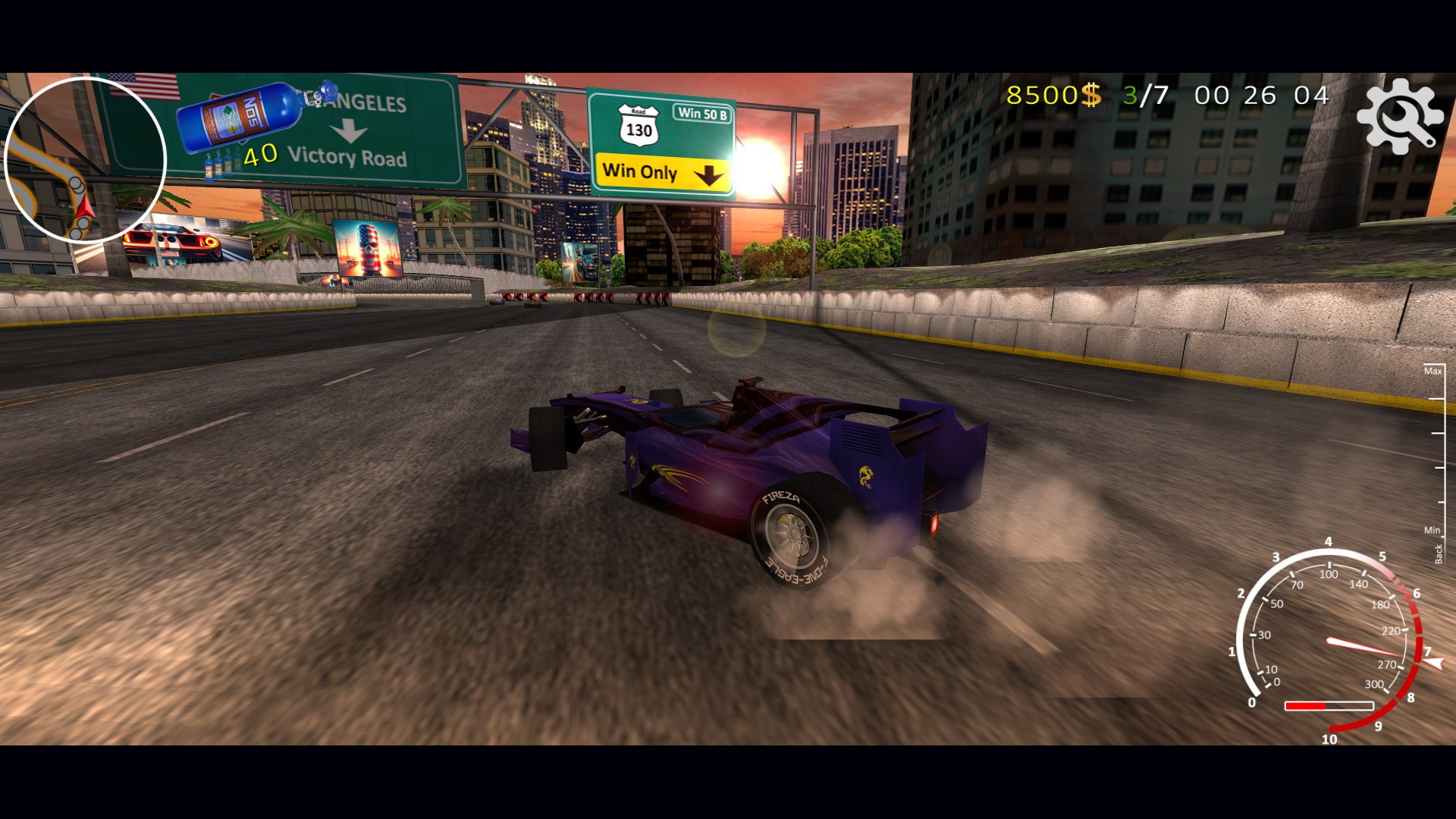Click the circular track minimap

click(x=85, y=160)
